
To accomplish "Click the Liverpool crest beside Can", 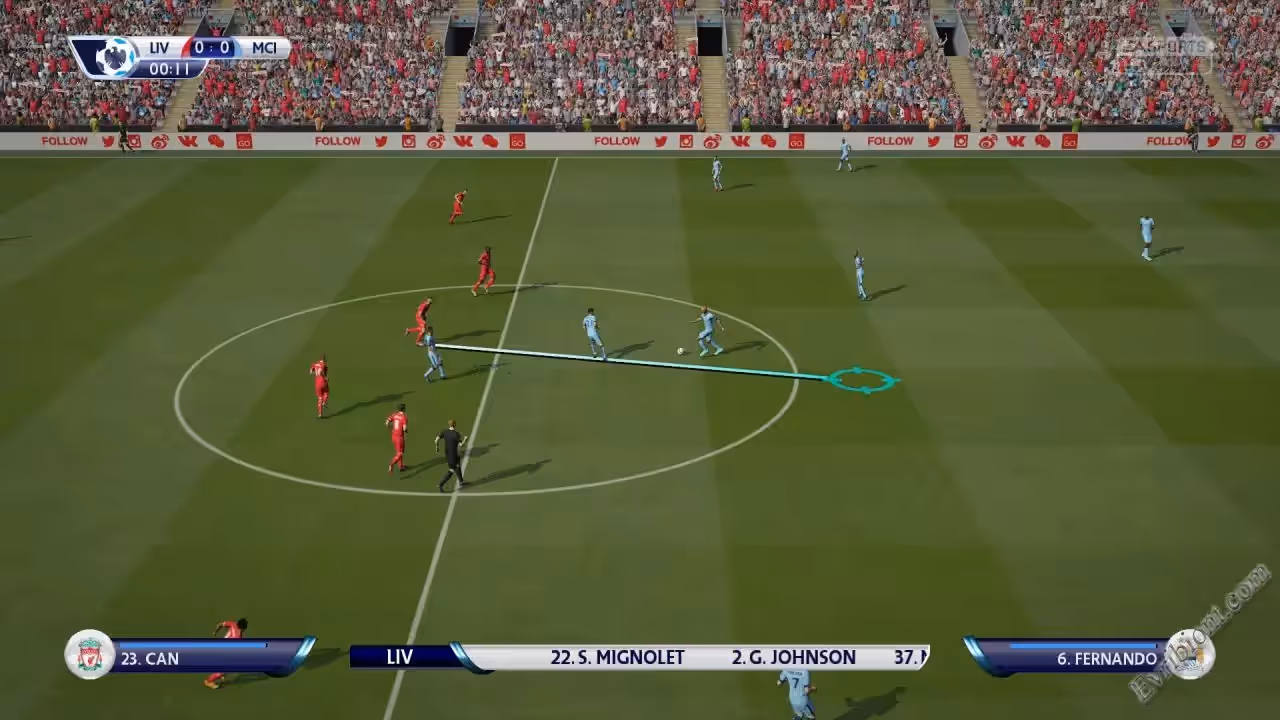I will tap(90, 656).
